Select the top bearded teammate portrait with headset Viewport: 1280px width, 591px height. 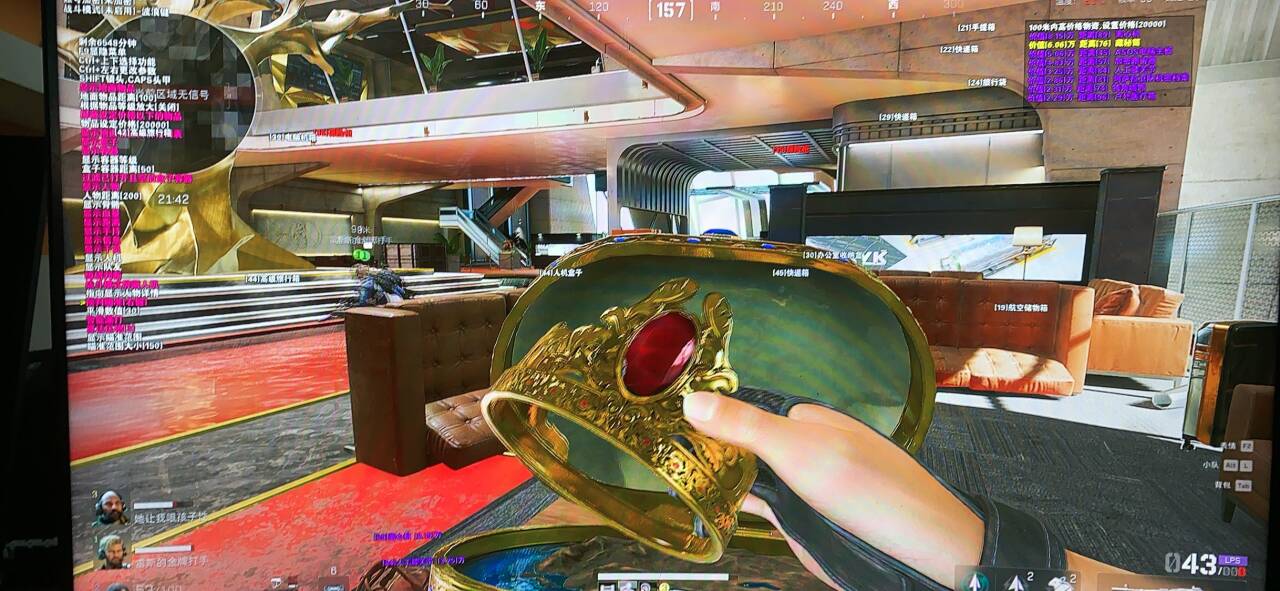point(111,507)
